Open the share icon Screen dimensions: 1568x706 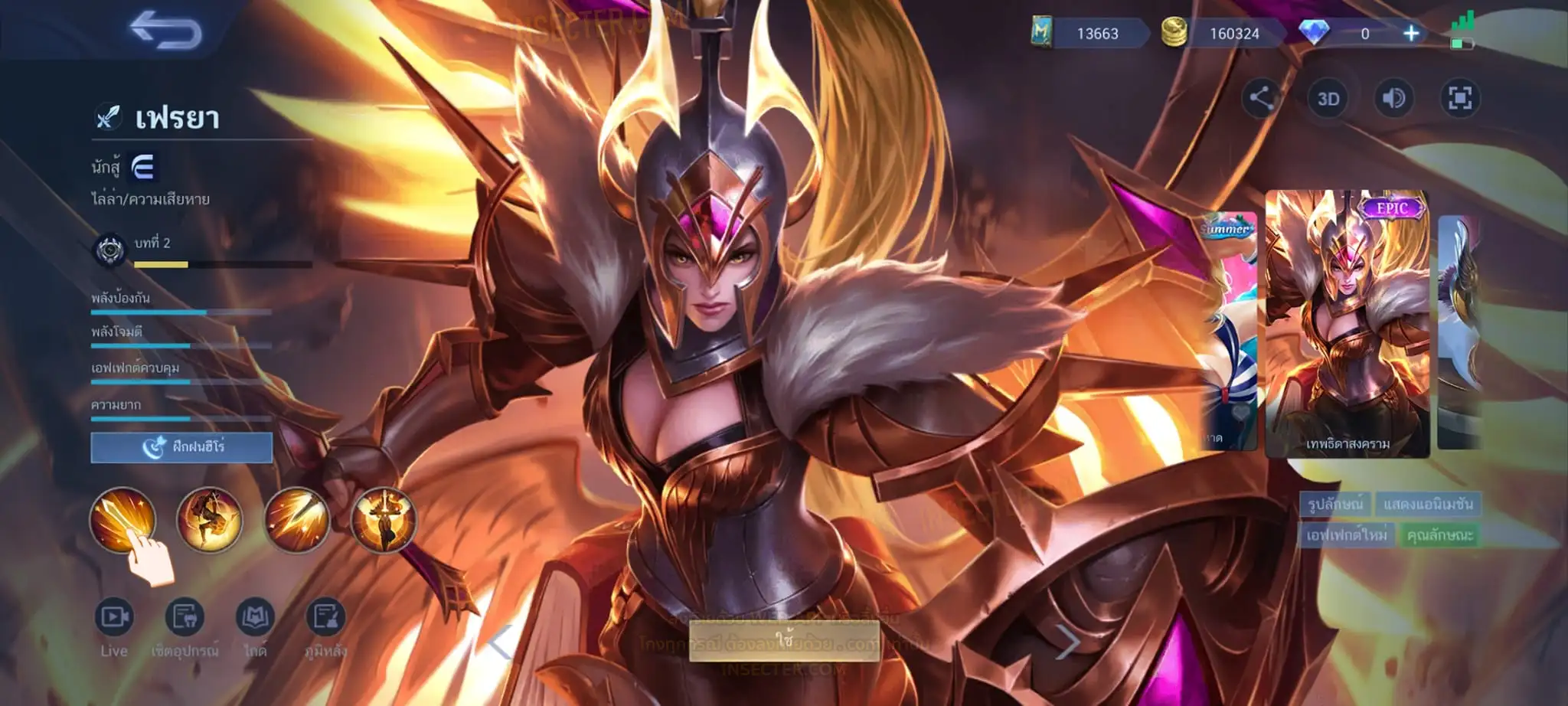tap(1261, 98)
